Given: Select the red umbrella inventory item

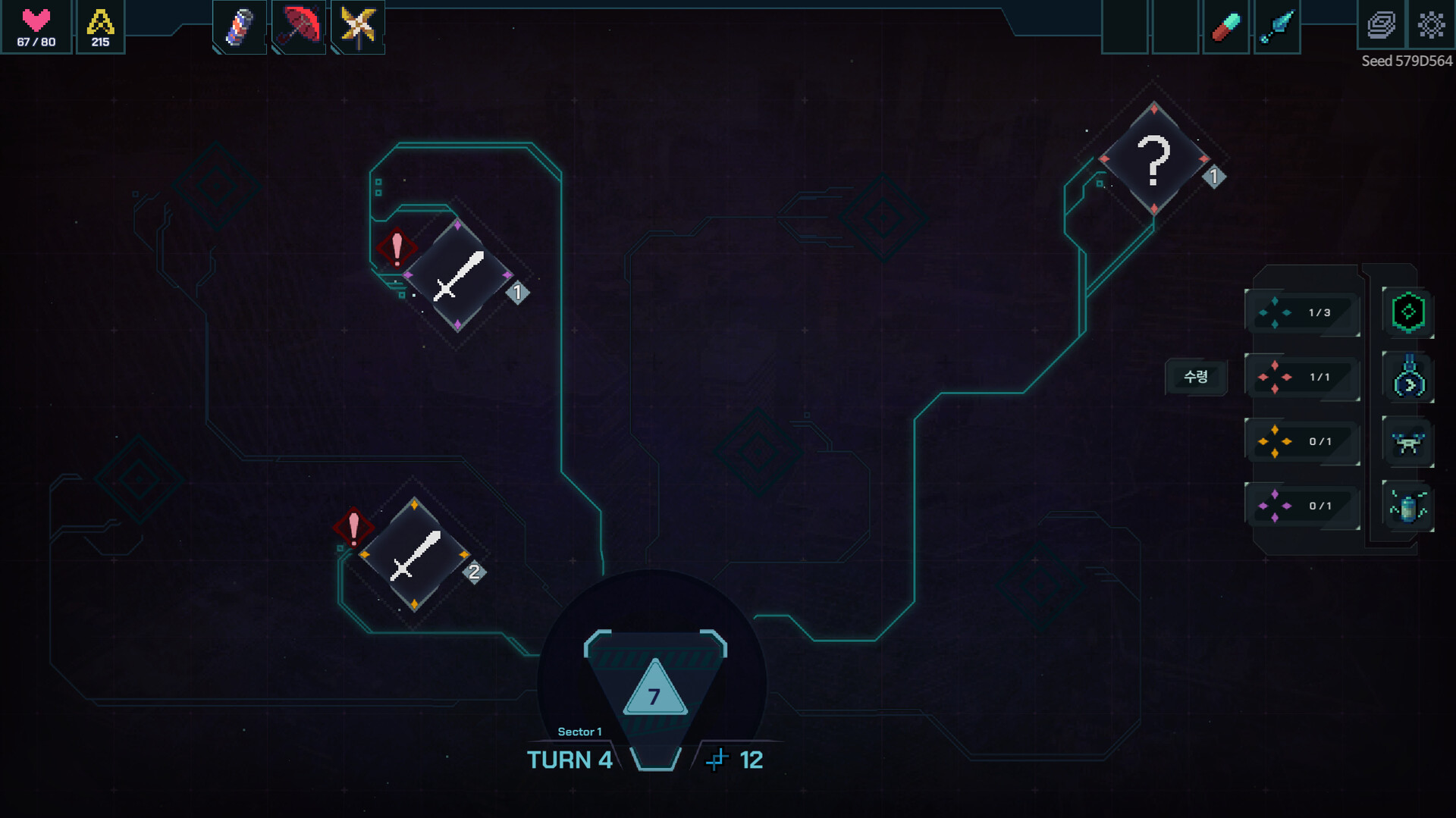Looking at the screenshot, I should coord(298,27).
